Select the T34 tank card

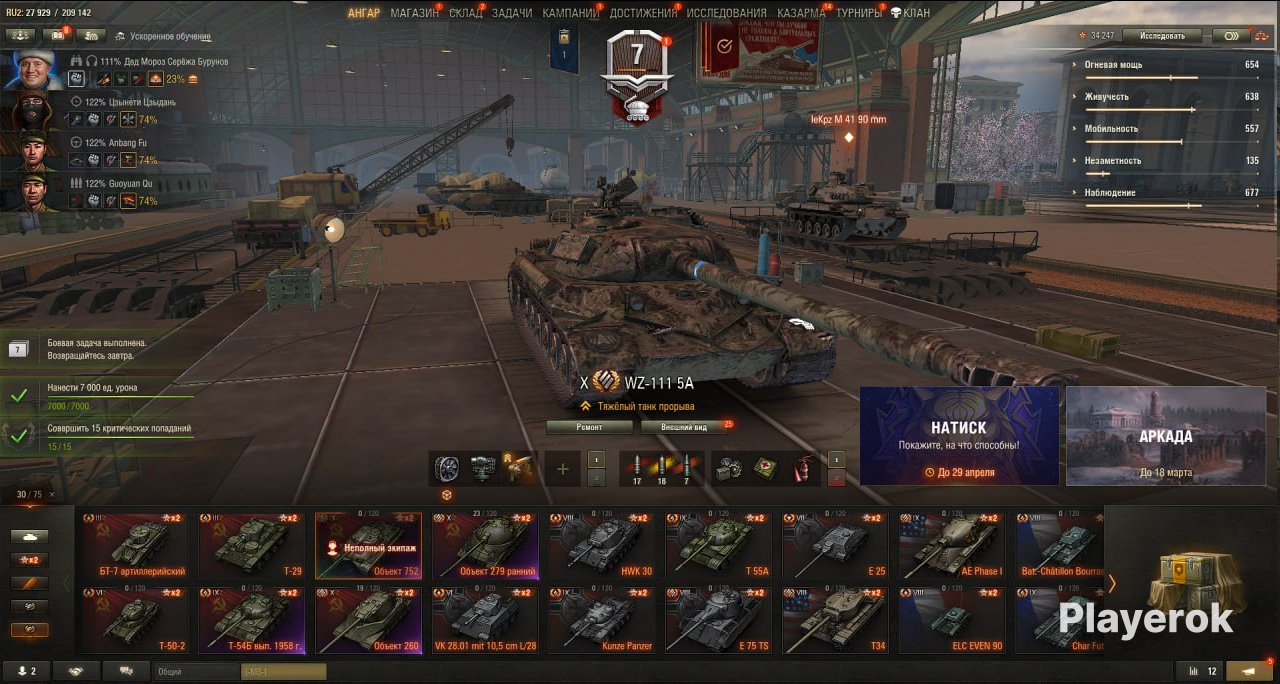coord(835,620)
